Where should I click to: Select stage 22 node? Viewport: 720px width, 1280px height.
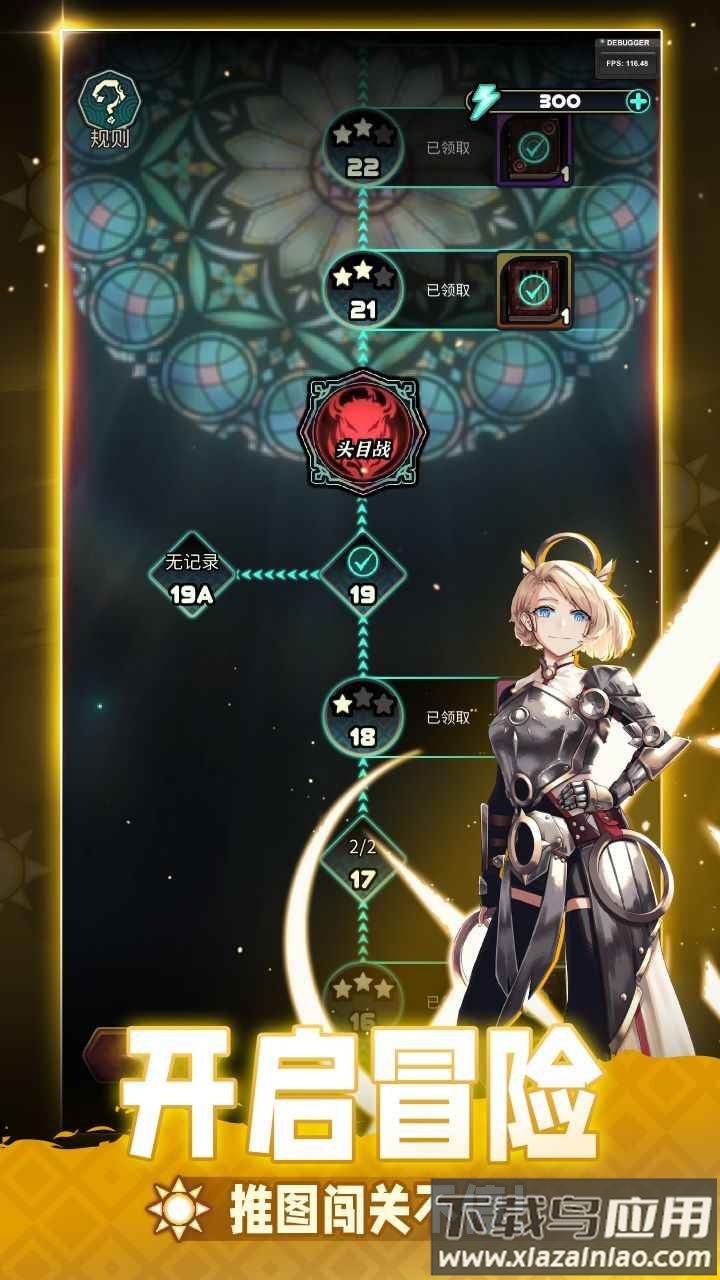pyautogui.click(x=362, y=149)
